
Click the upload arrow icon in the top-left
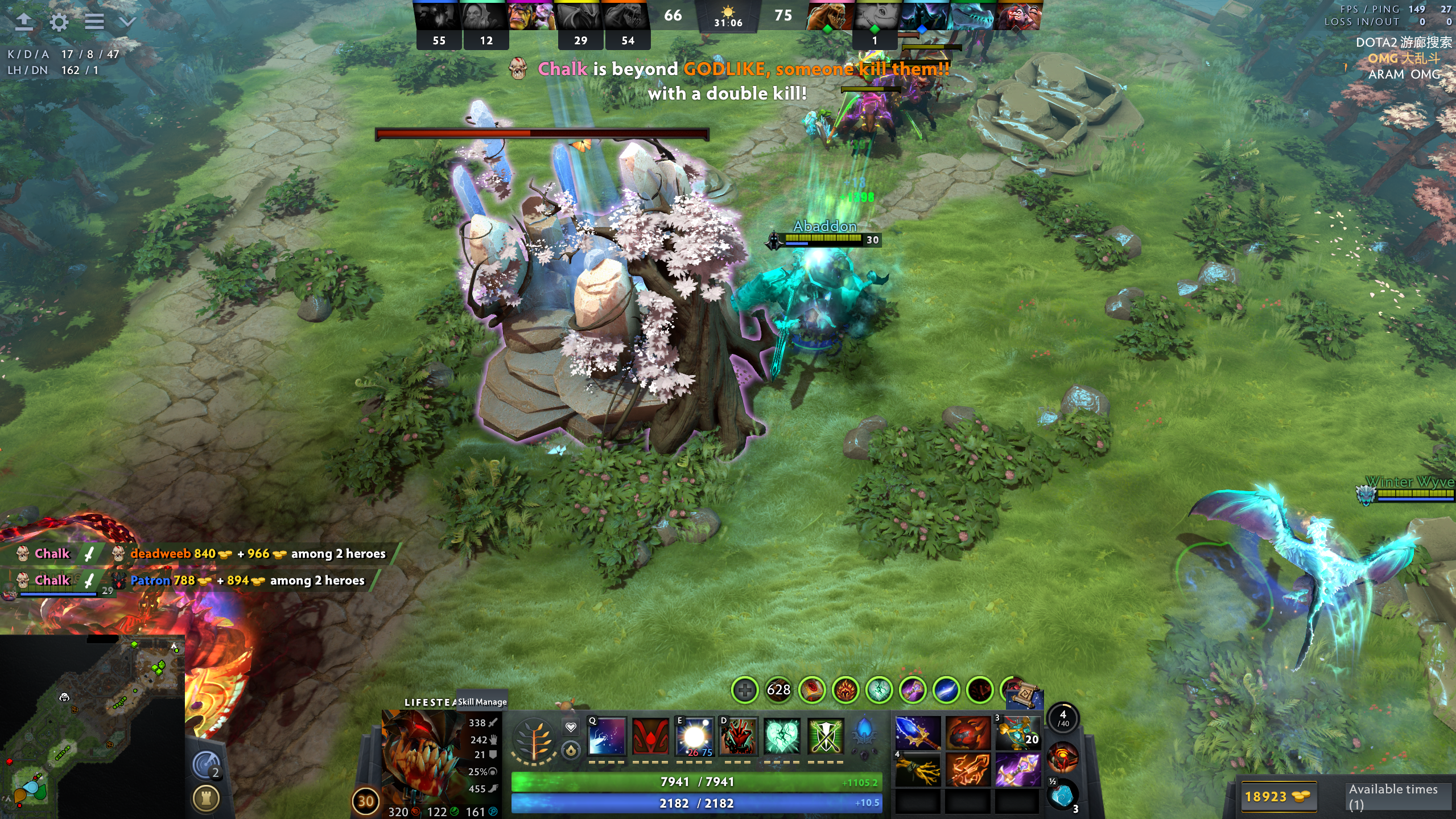[x=24, y=22]
